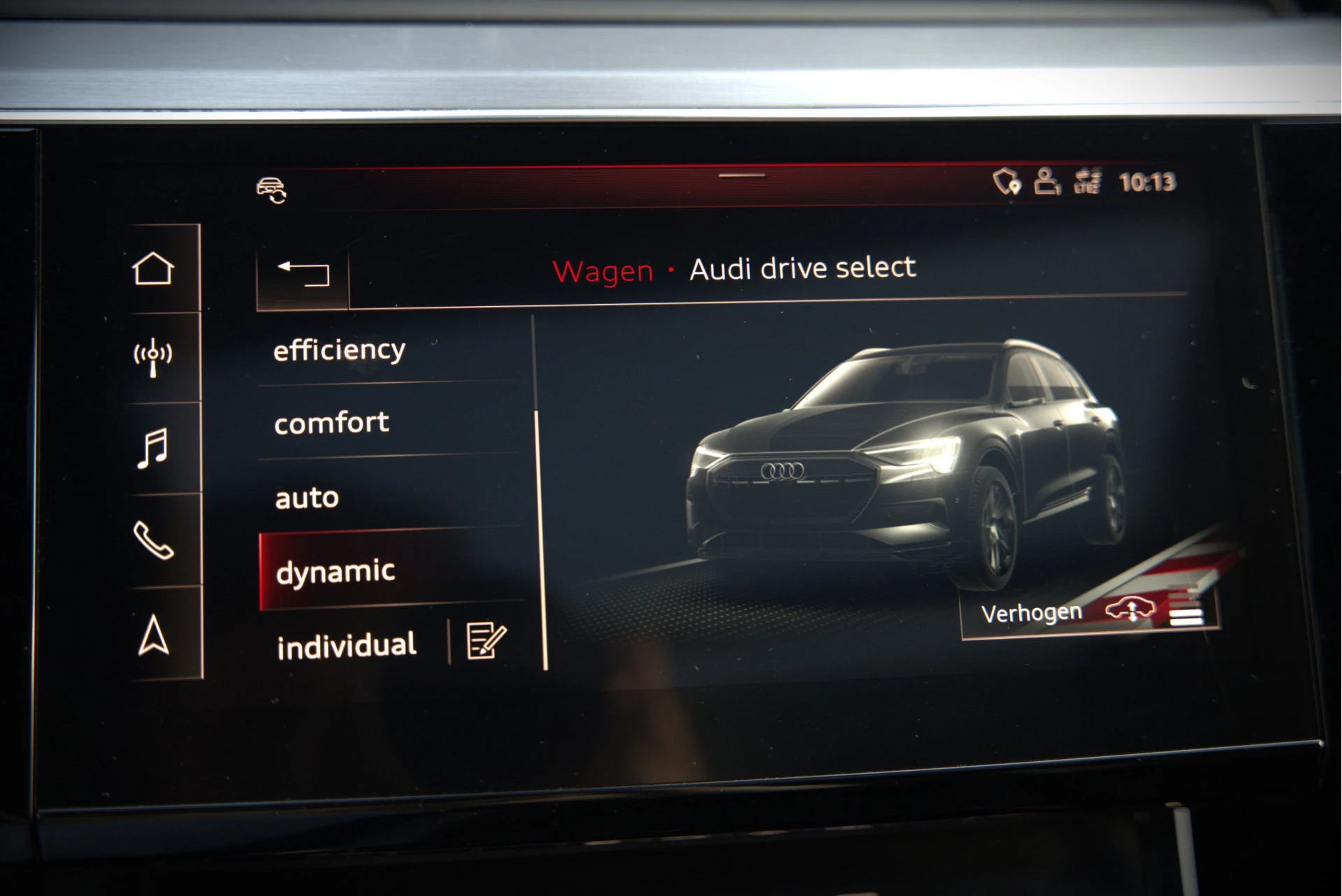Tap the user profile status icon
The height and width of the screenshot is (896, 1342).
click(x=1046, y=182)
